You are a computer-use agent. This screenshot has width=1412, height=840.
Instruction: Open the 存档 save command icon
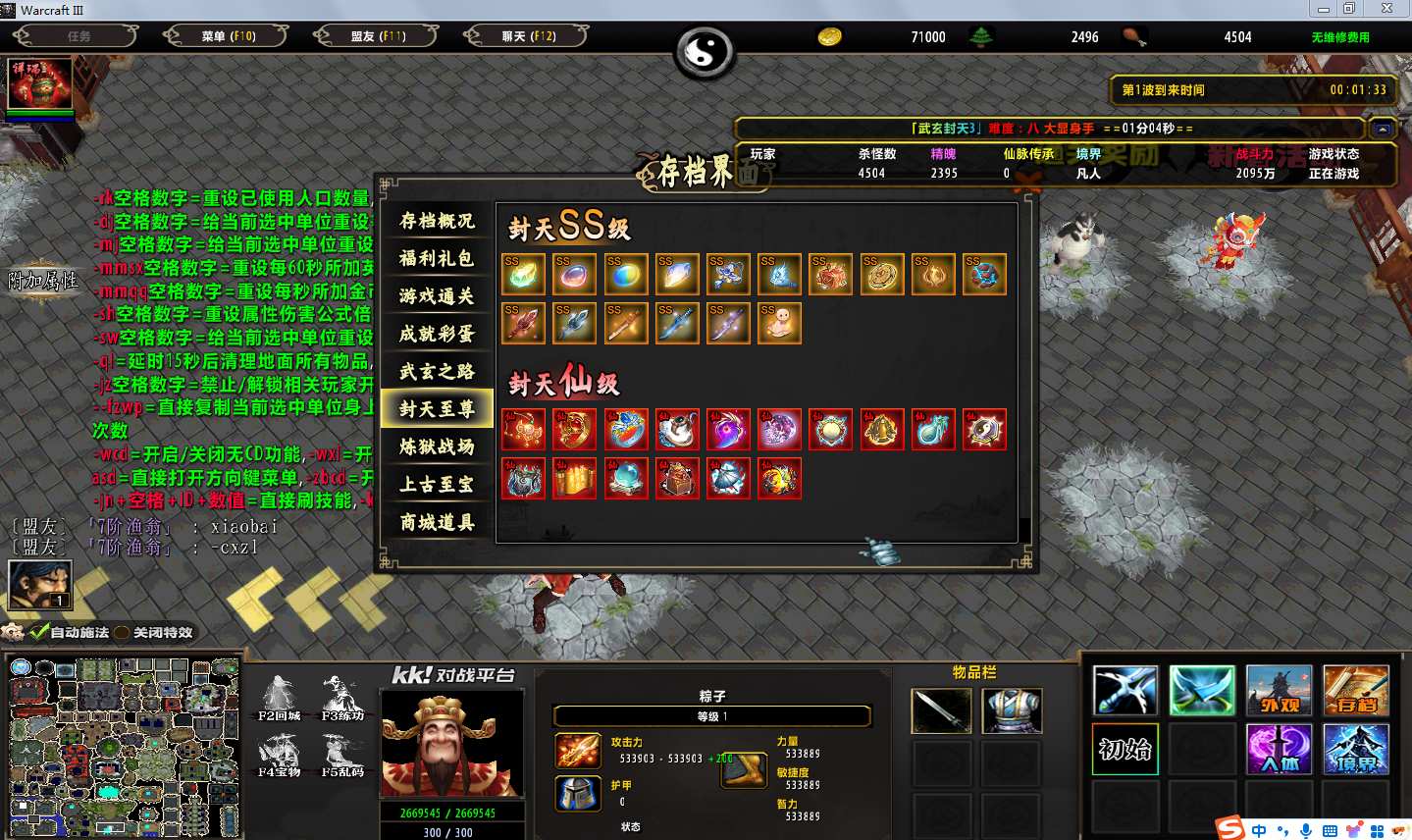(x=1356, y=690)
